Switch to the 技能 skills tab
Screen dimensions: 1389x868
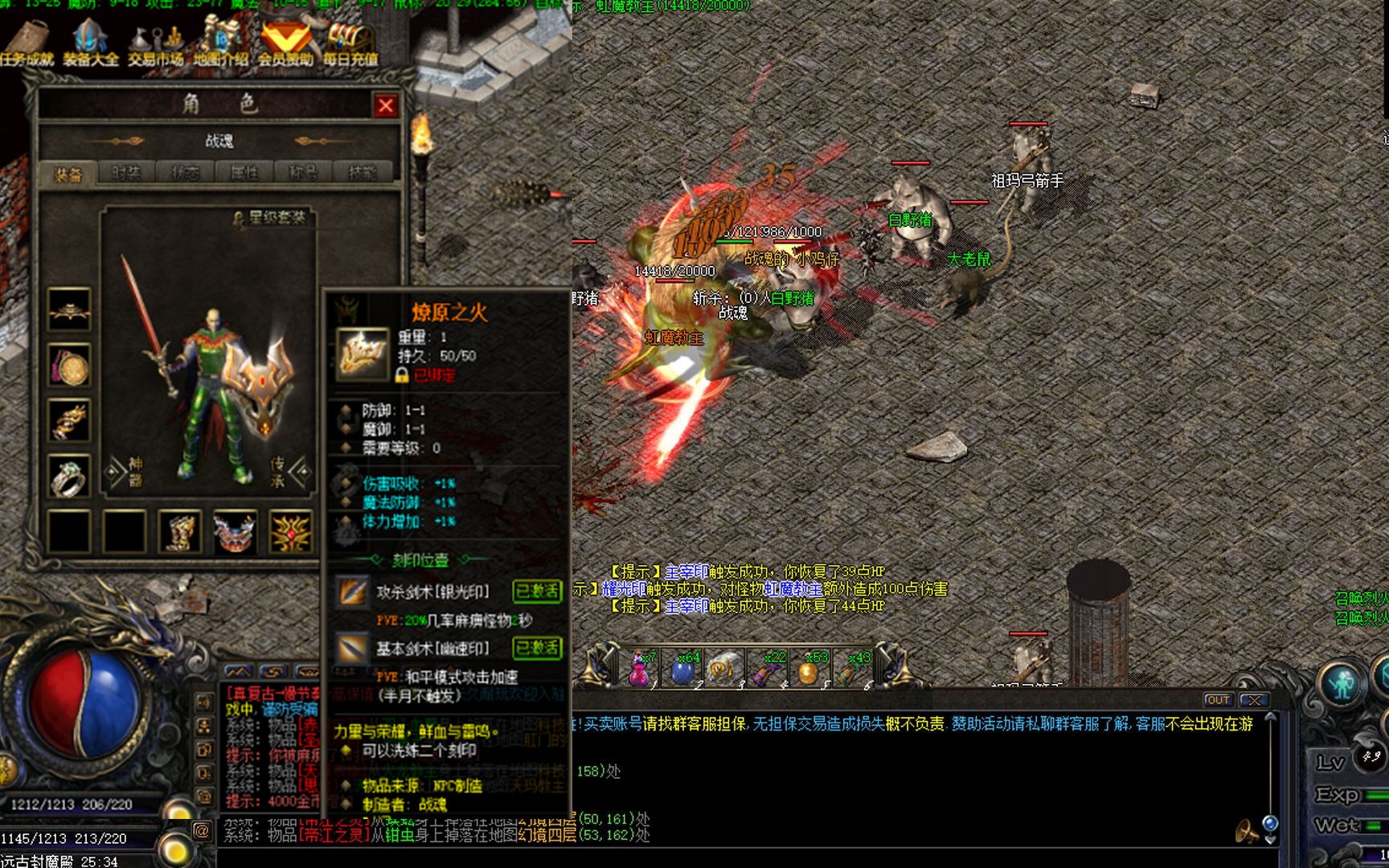pyautogui.click(x=362, y=173)
